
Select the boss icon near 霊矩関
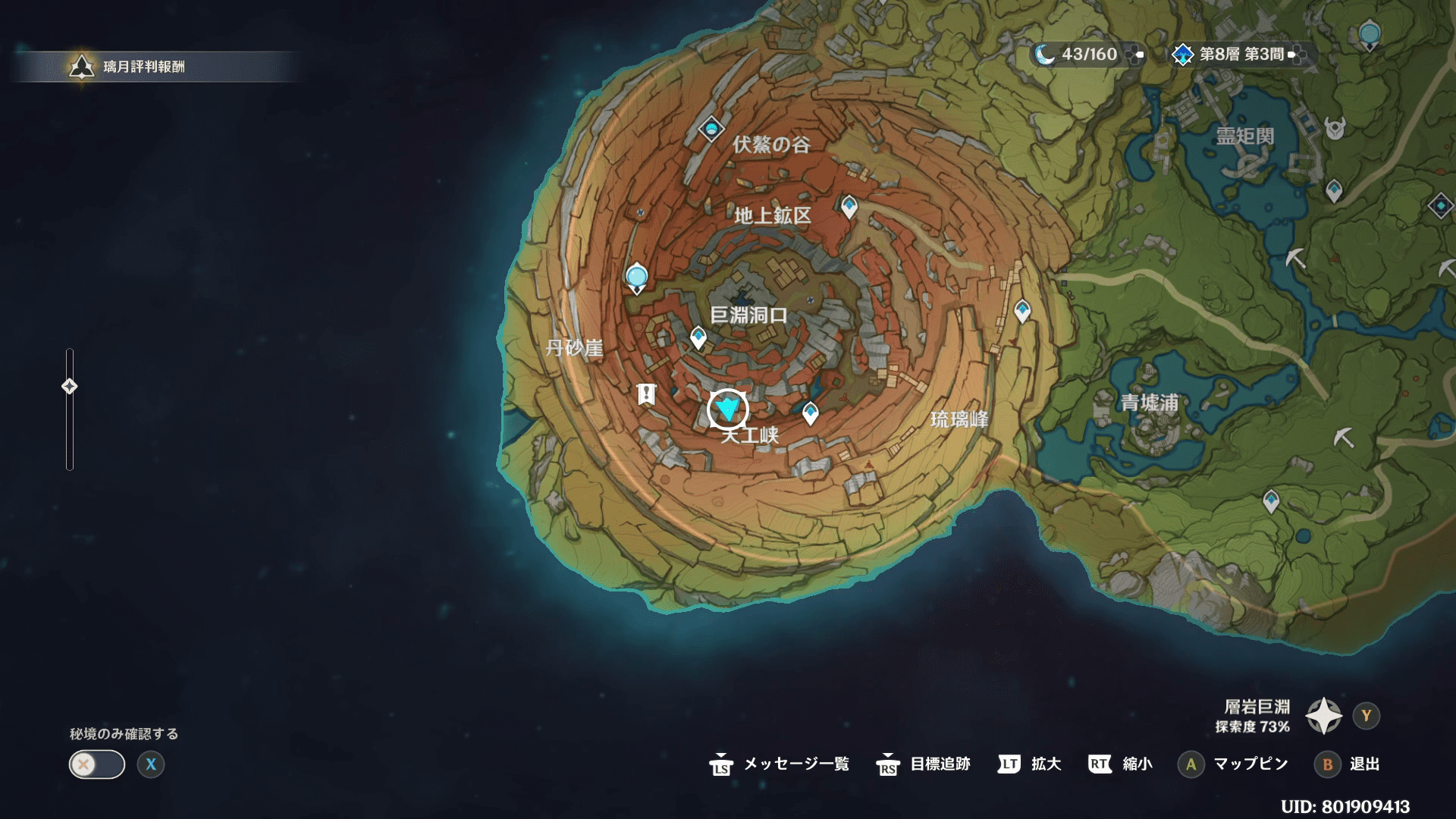(x=1335, y=129)
